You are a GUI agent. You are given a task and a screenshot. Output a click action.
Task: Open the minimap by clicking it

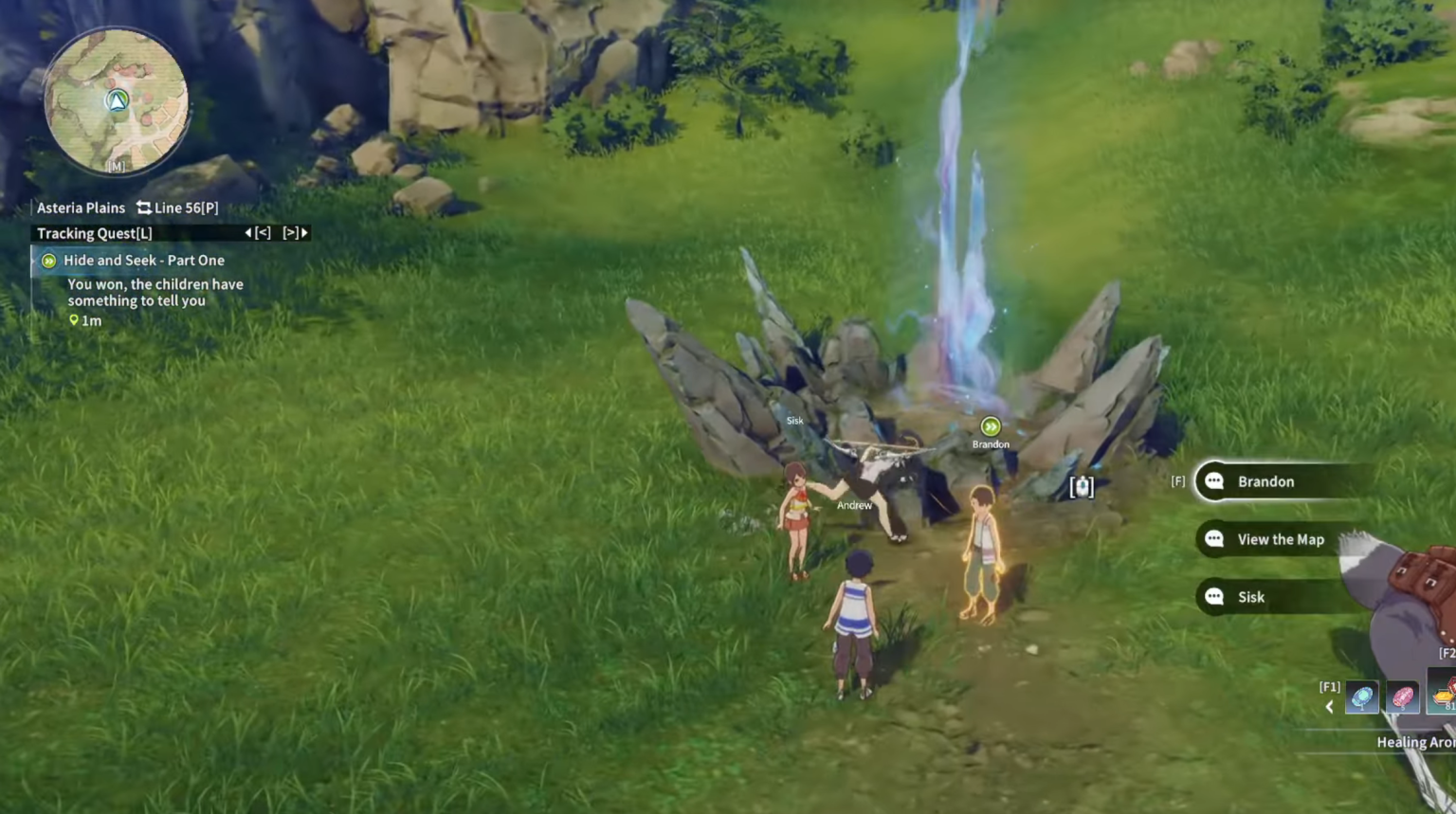(115, 99)
